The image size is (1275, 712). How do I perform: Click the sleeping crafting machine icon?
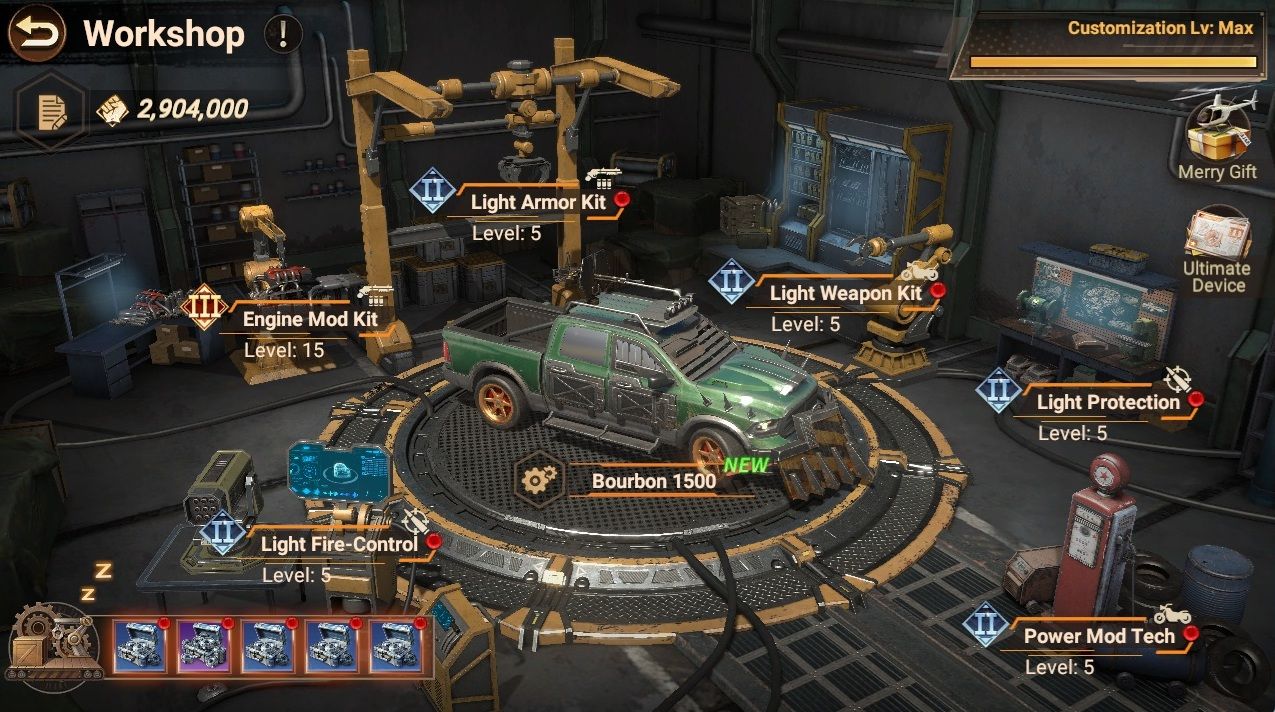(x=53, y=640)
